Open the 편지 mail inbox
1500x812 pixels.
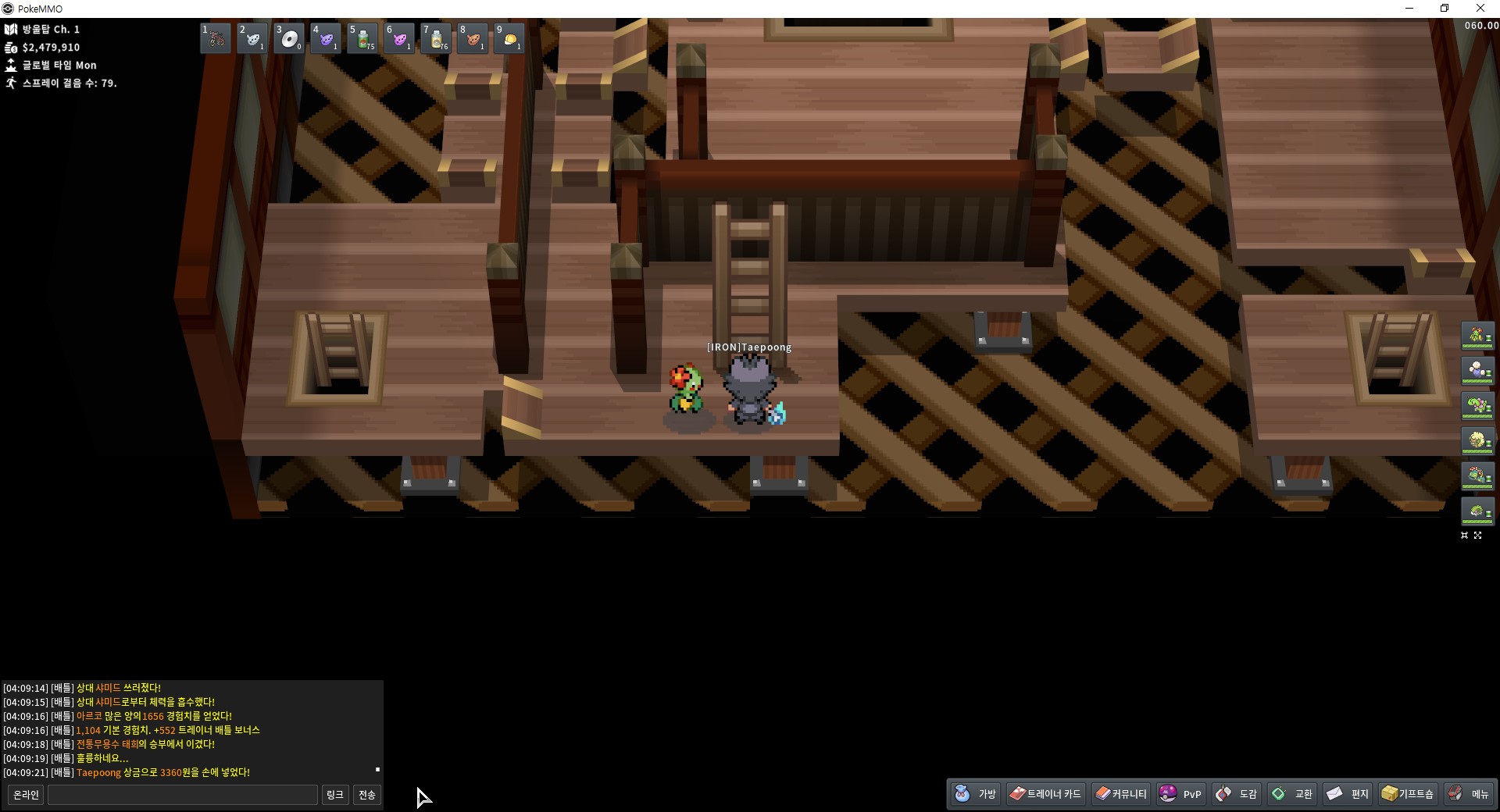point(1348,794)
